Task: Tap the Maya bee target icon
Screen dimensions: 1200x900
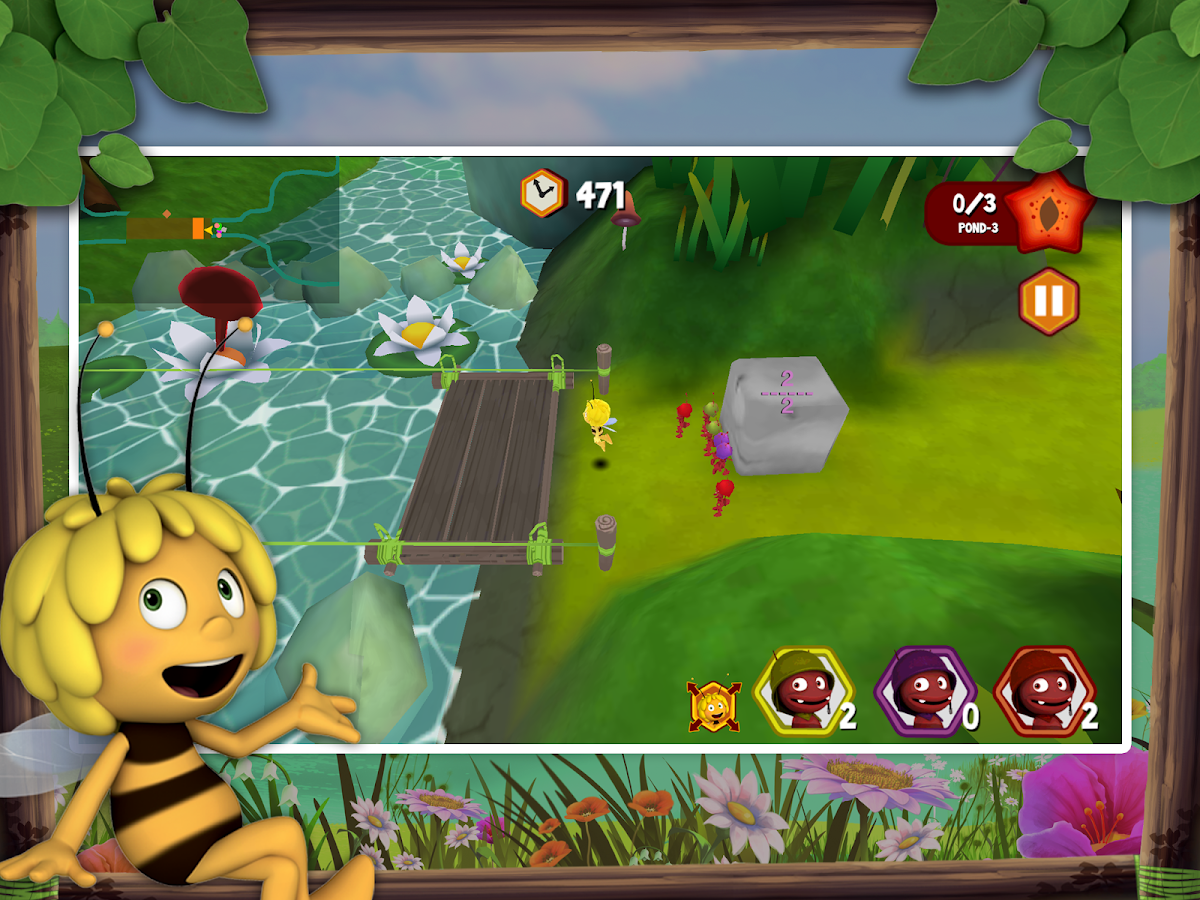Action: (713, 706)
